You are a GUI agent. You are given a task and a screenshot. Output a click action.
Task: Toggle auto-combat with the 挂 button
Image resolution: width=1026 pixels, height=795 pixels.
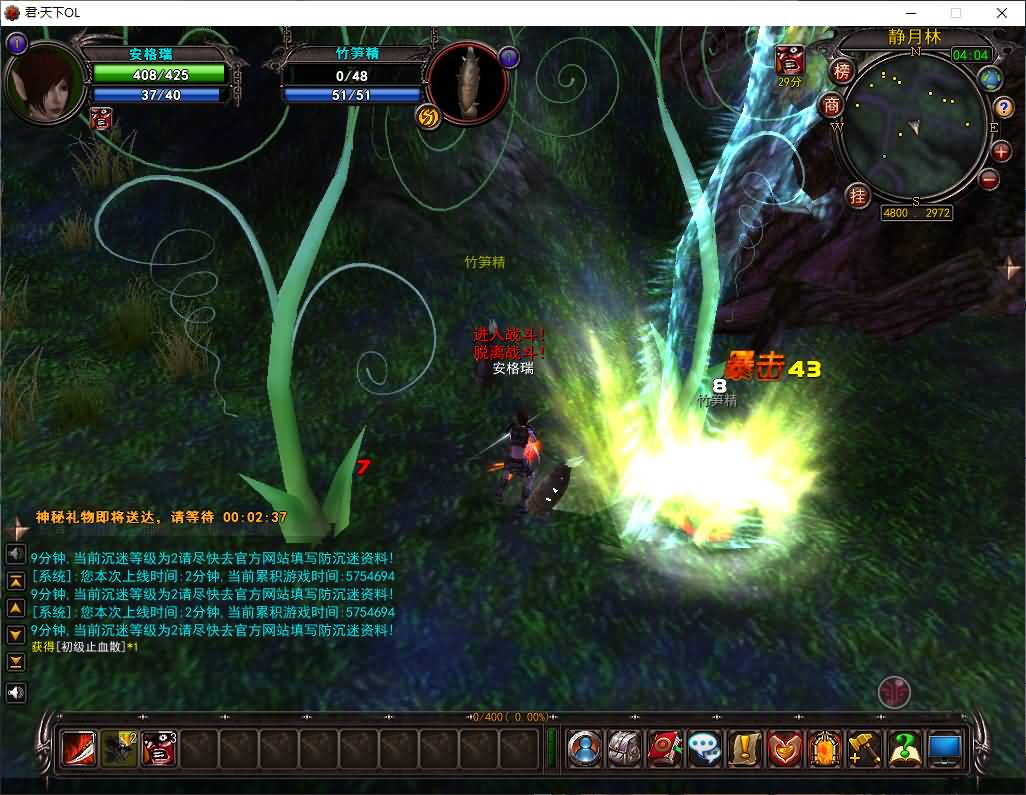pyautogui.click(x=858, y=195)
